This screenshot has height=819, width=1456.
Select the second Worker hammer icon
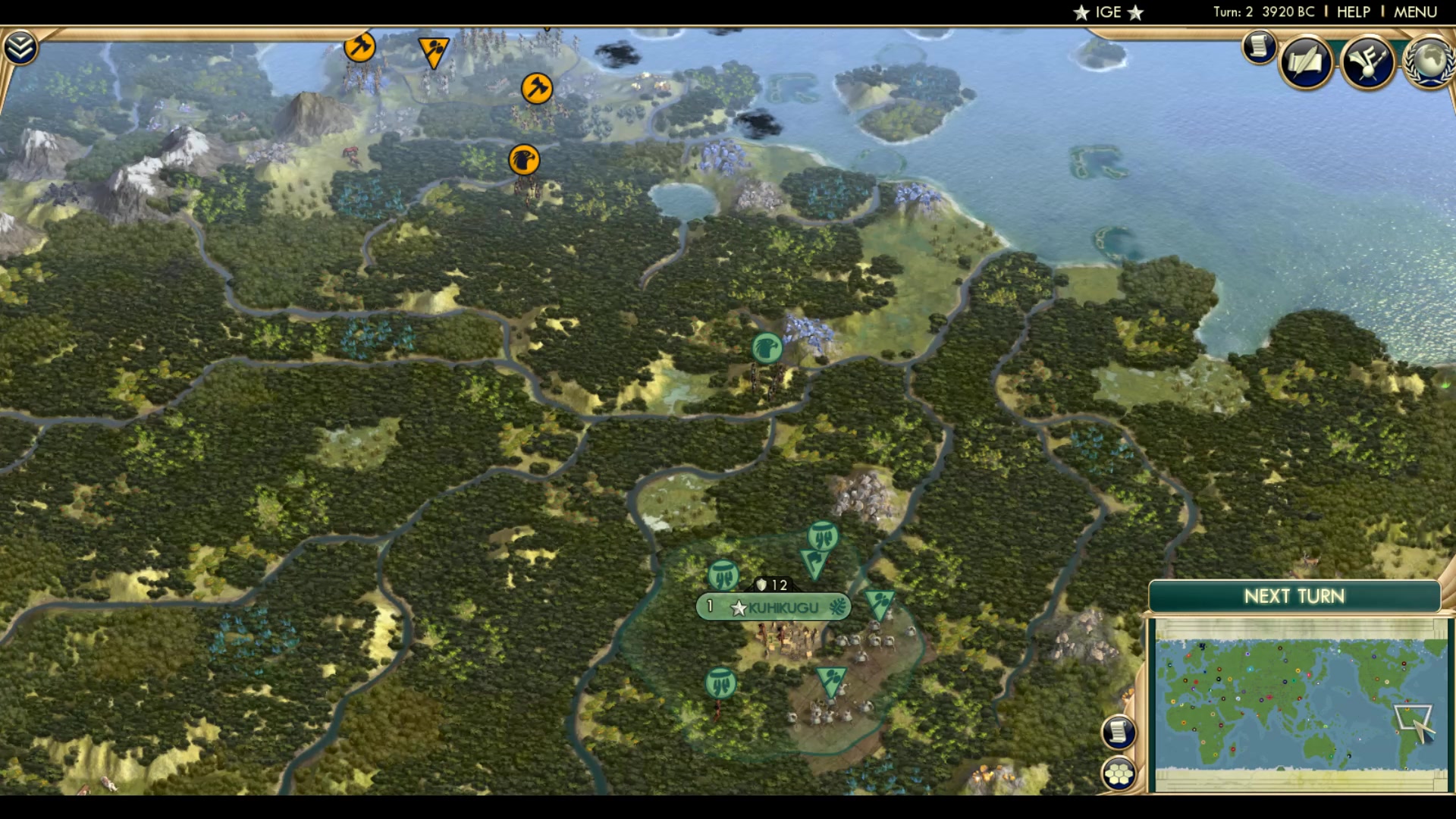click(x=536, y=89)
